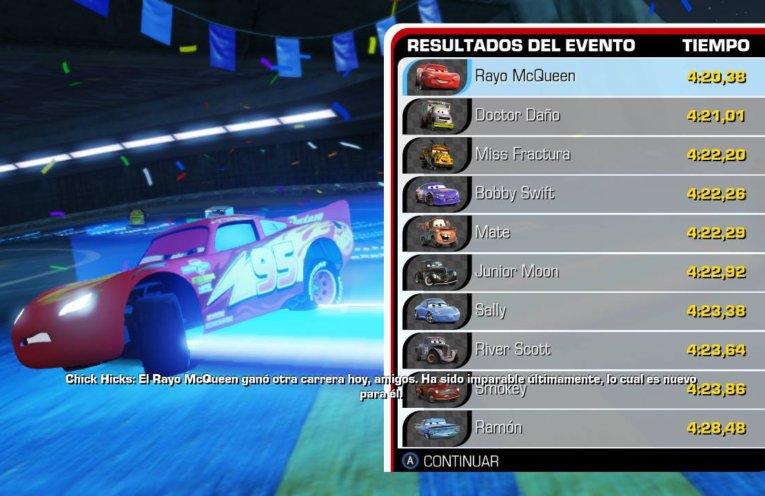Click Bobby Swift's results row
Image resolution: width=765 pixels, height=496 pixels.
[x=580, y=193]
